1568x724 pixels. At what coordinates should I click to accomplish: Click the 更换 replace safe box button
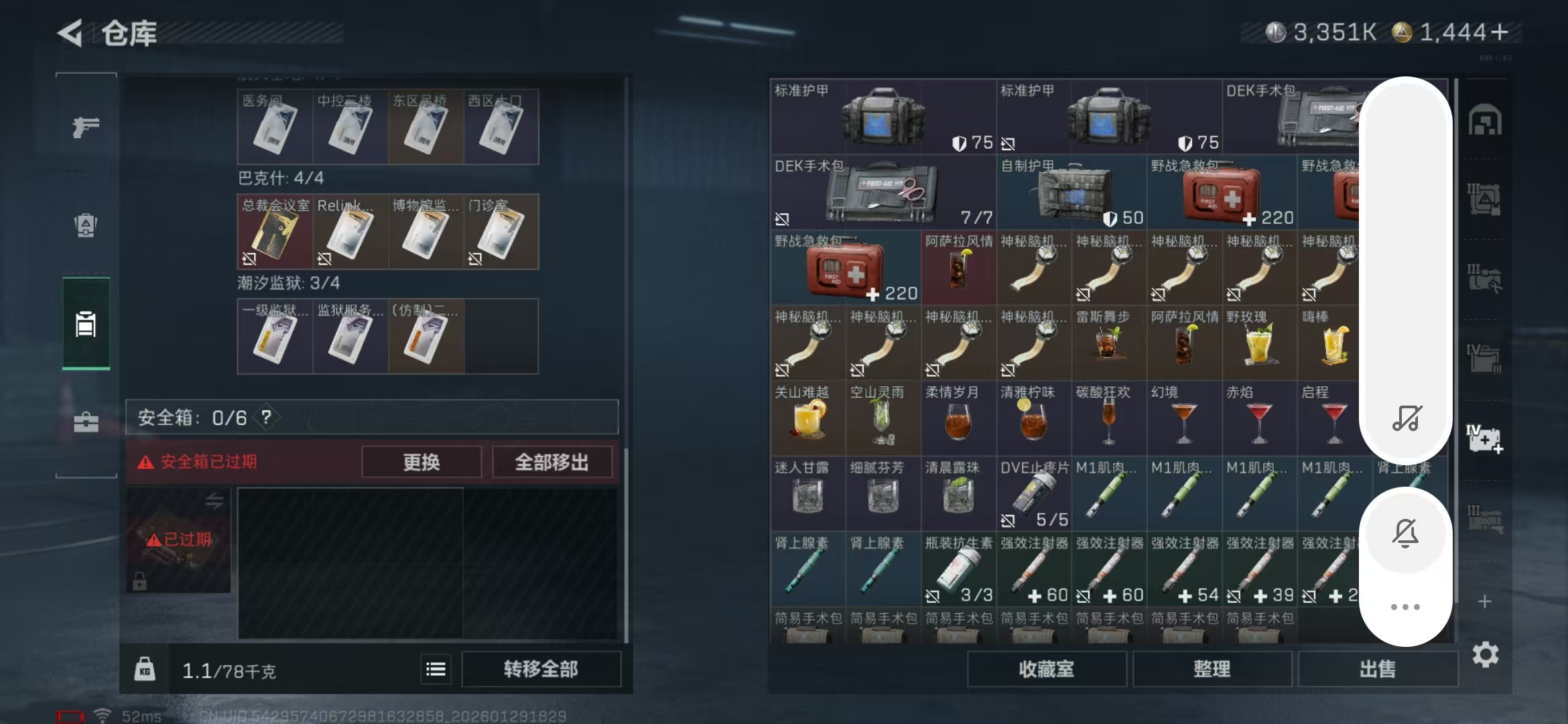click(x=421, y=461)
